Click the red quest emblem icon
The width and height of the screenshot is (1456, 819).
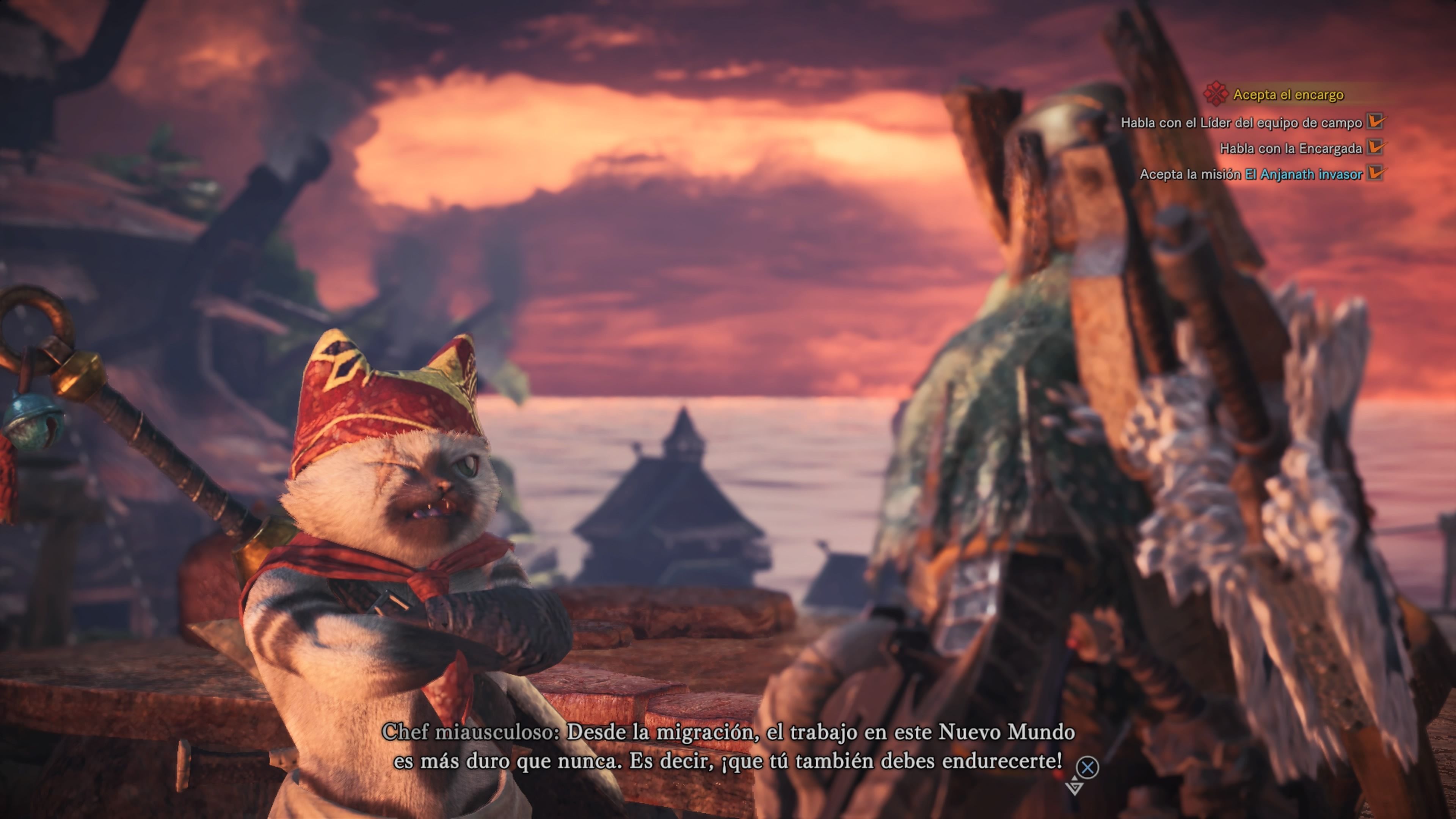[1215, 94]
